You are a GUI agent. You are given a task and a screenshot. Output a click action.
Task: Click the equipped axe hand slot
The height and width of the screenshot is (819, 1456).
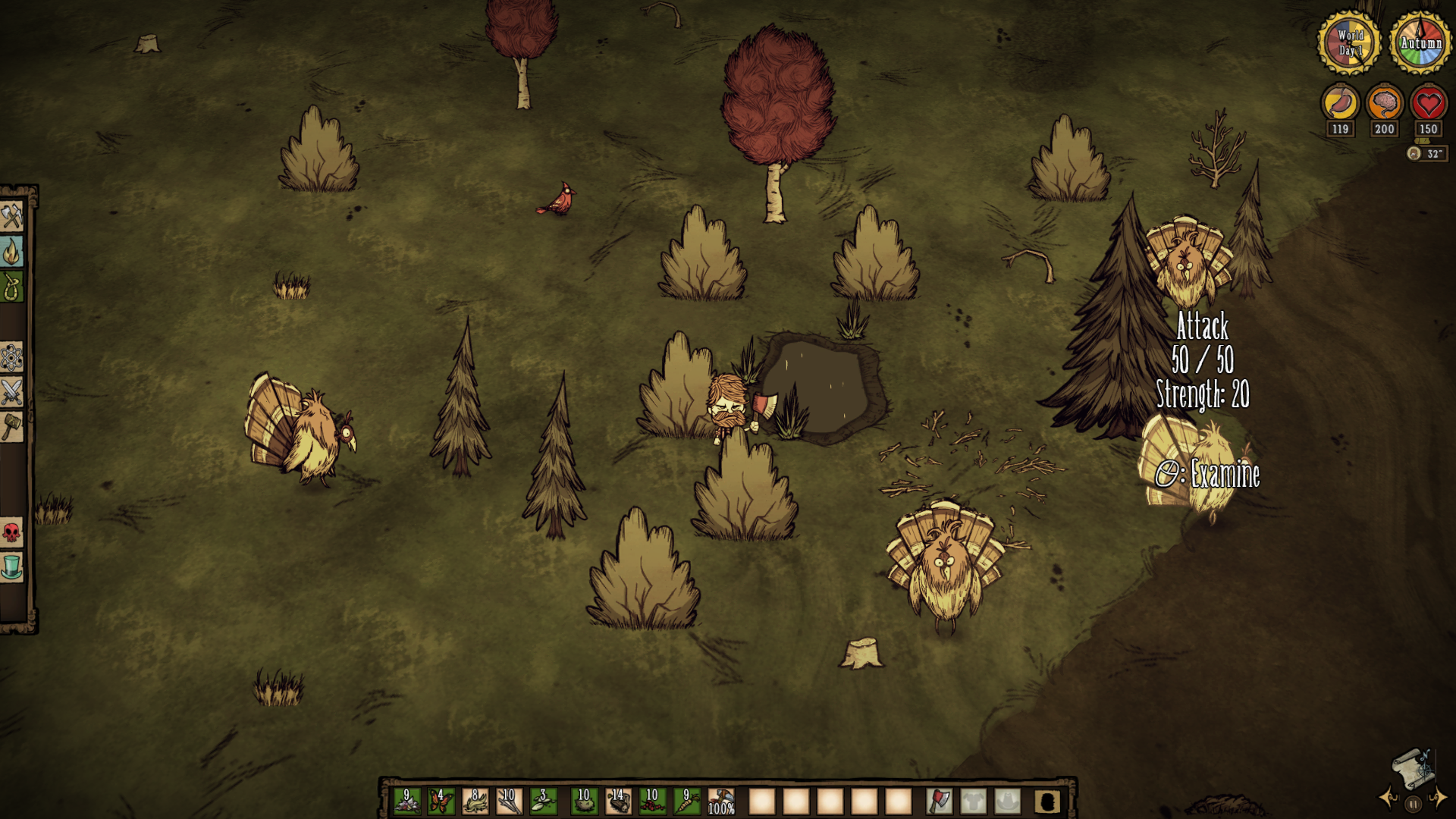point(939,801)
